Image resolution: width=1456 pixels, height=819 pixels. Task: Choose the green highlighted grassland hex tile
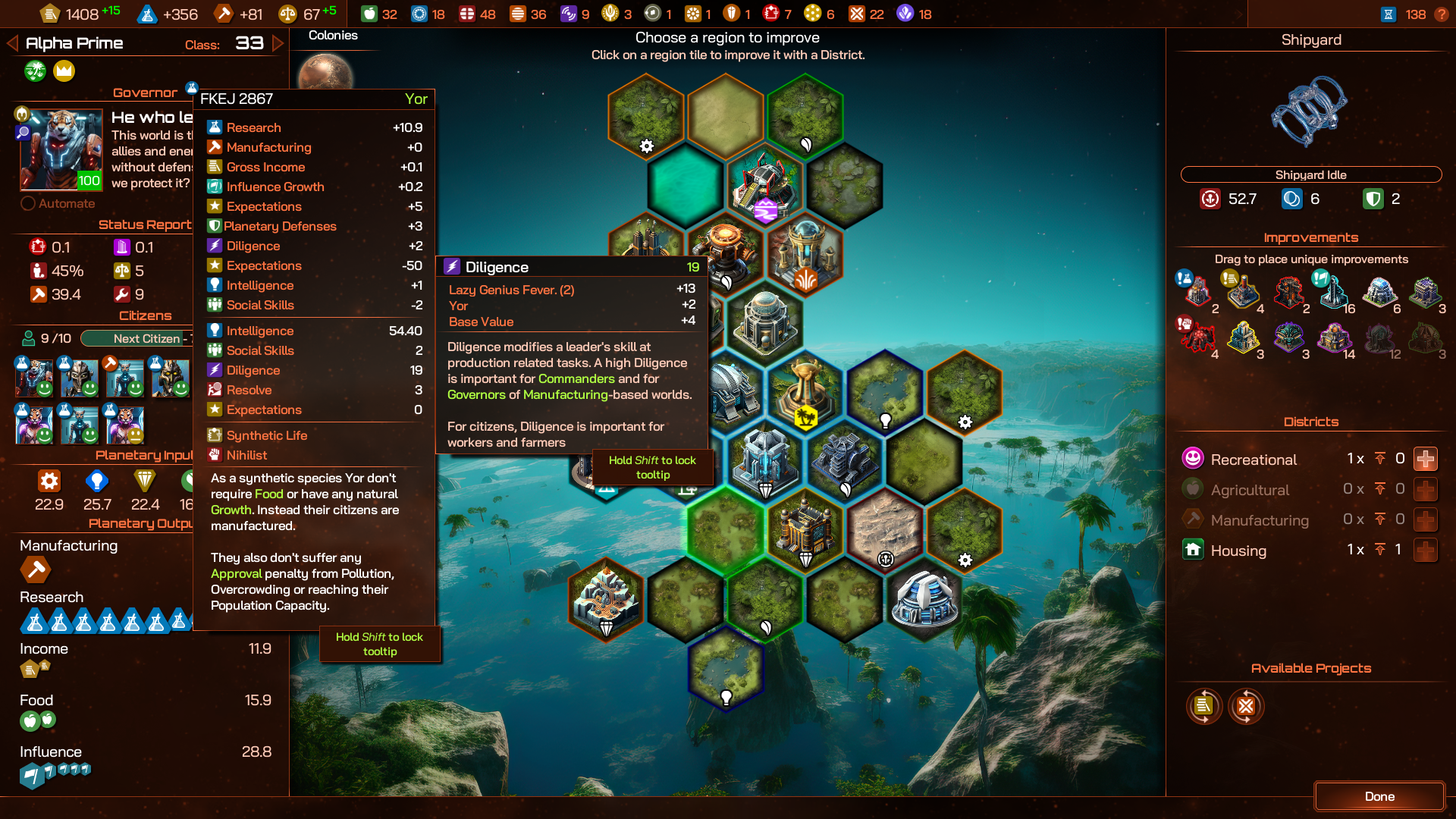pos(726,529)
